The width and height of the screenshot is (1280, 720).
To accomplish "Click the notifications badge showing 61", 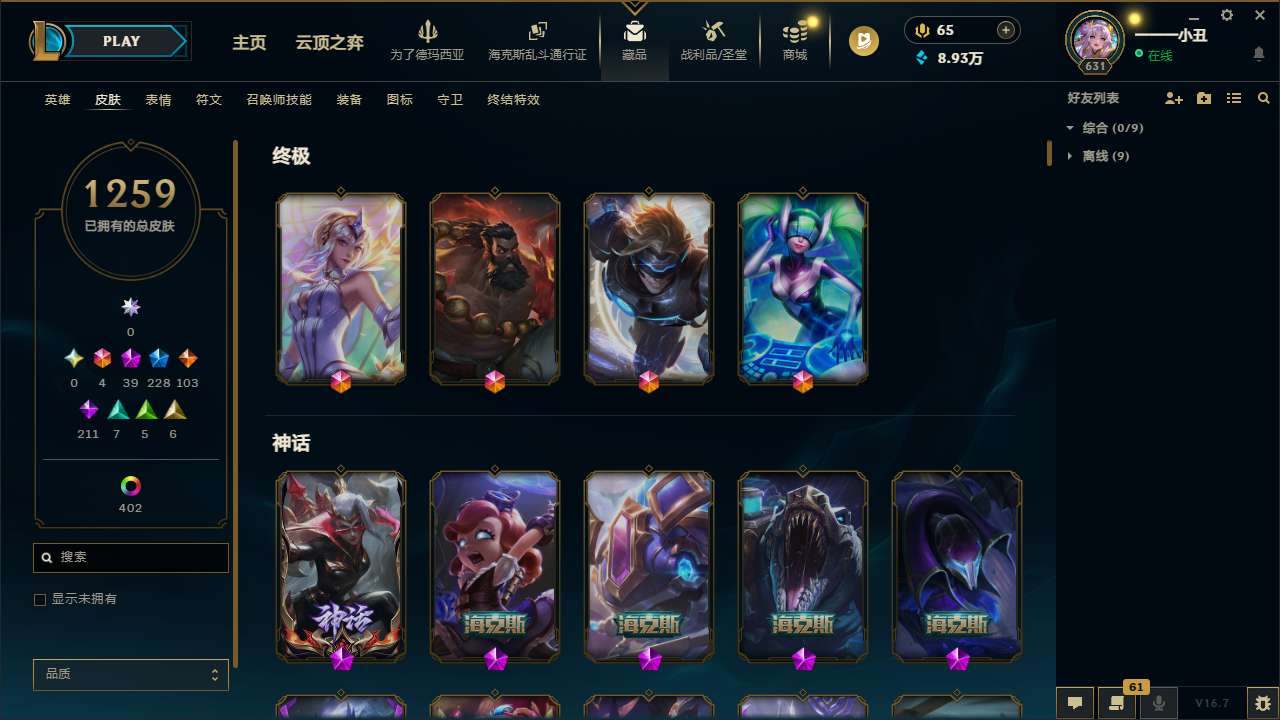I will pyautogui.click(x=1135, y=687).
